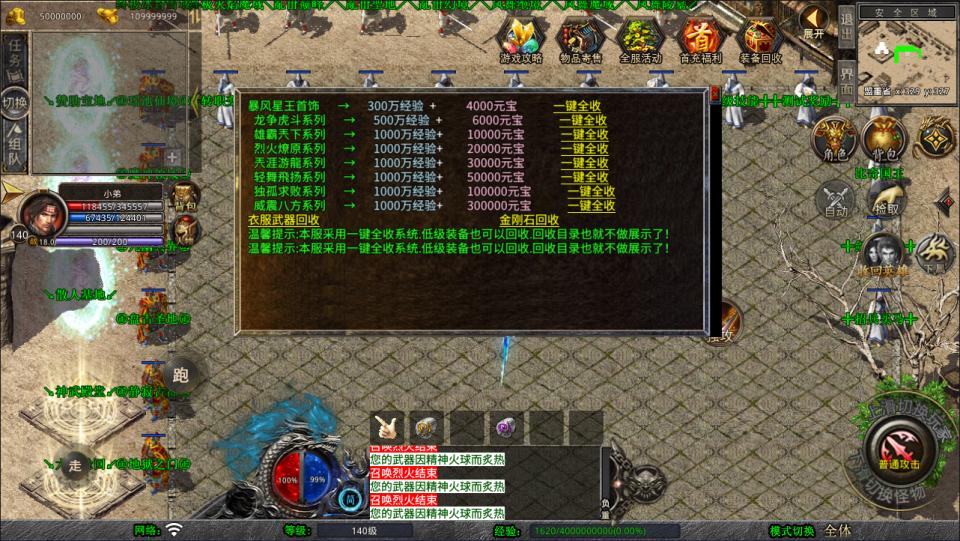Open the 游戏攻略 game guide icon
The width and height of the screenshot is (960, 541).
[x=521, y=40]
